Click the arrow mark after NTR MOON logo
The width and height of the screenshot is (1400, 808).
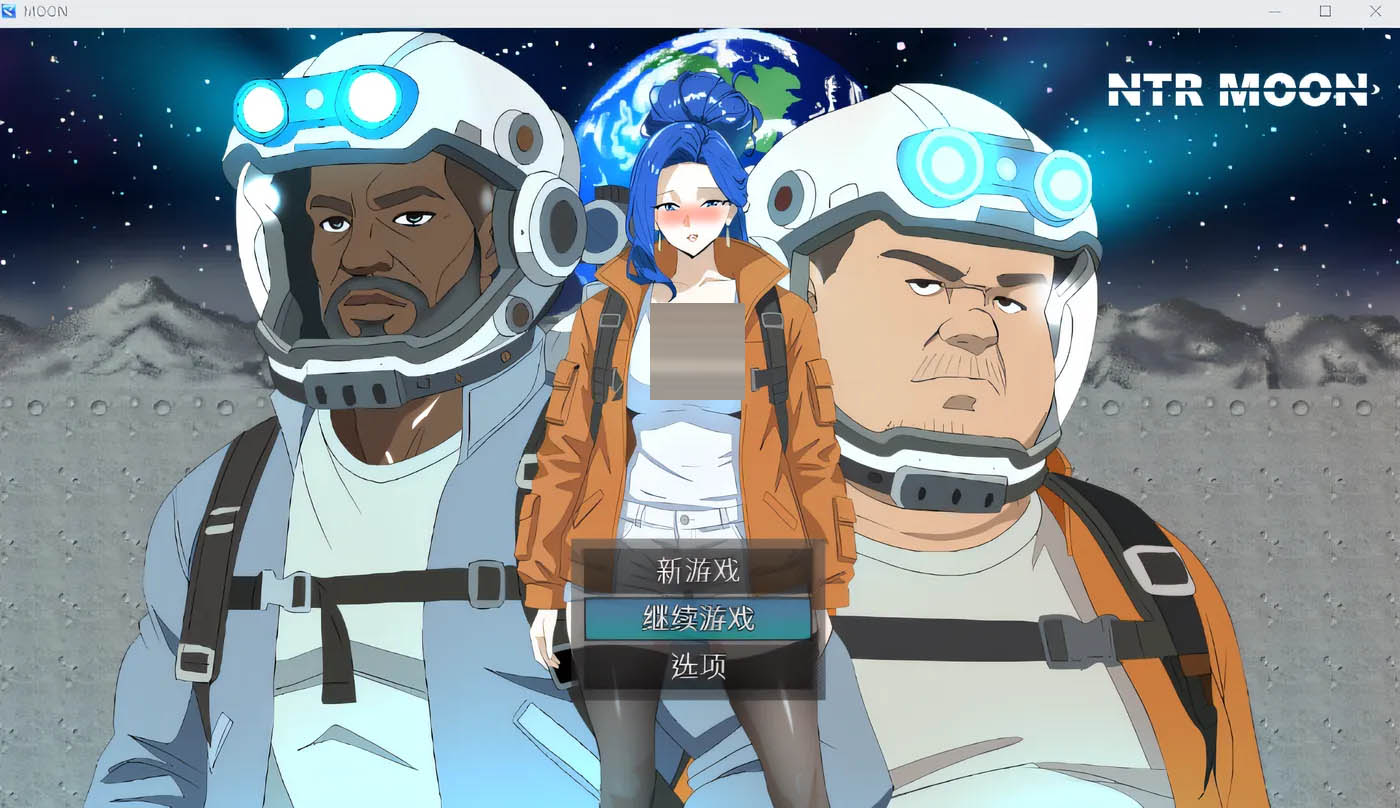[1376, 88]
